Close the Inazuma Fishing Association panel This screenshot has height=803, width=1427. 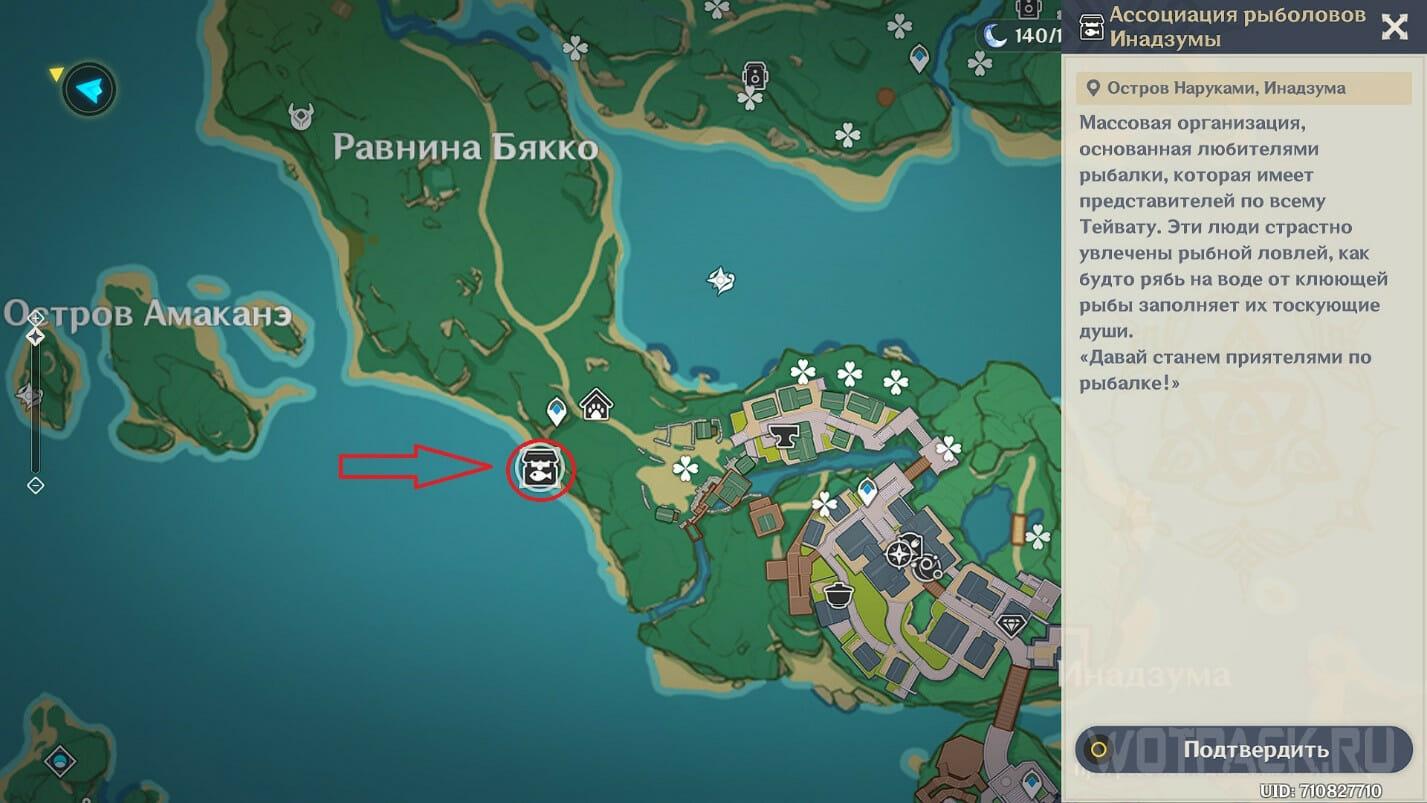click(1394, 27)
